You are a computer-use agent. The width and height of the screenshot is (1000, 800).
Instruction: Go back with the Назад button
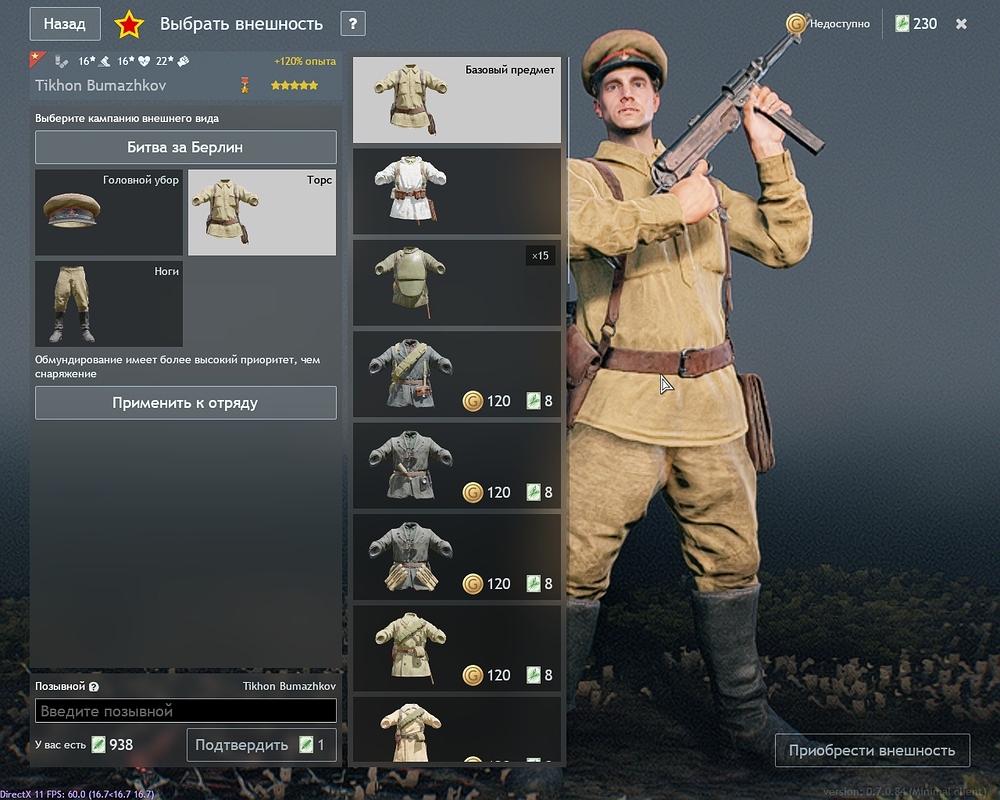65,24
